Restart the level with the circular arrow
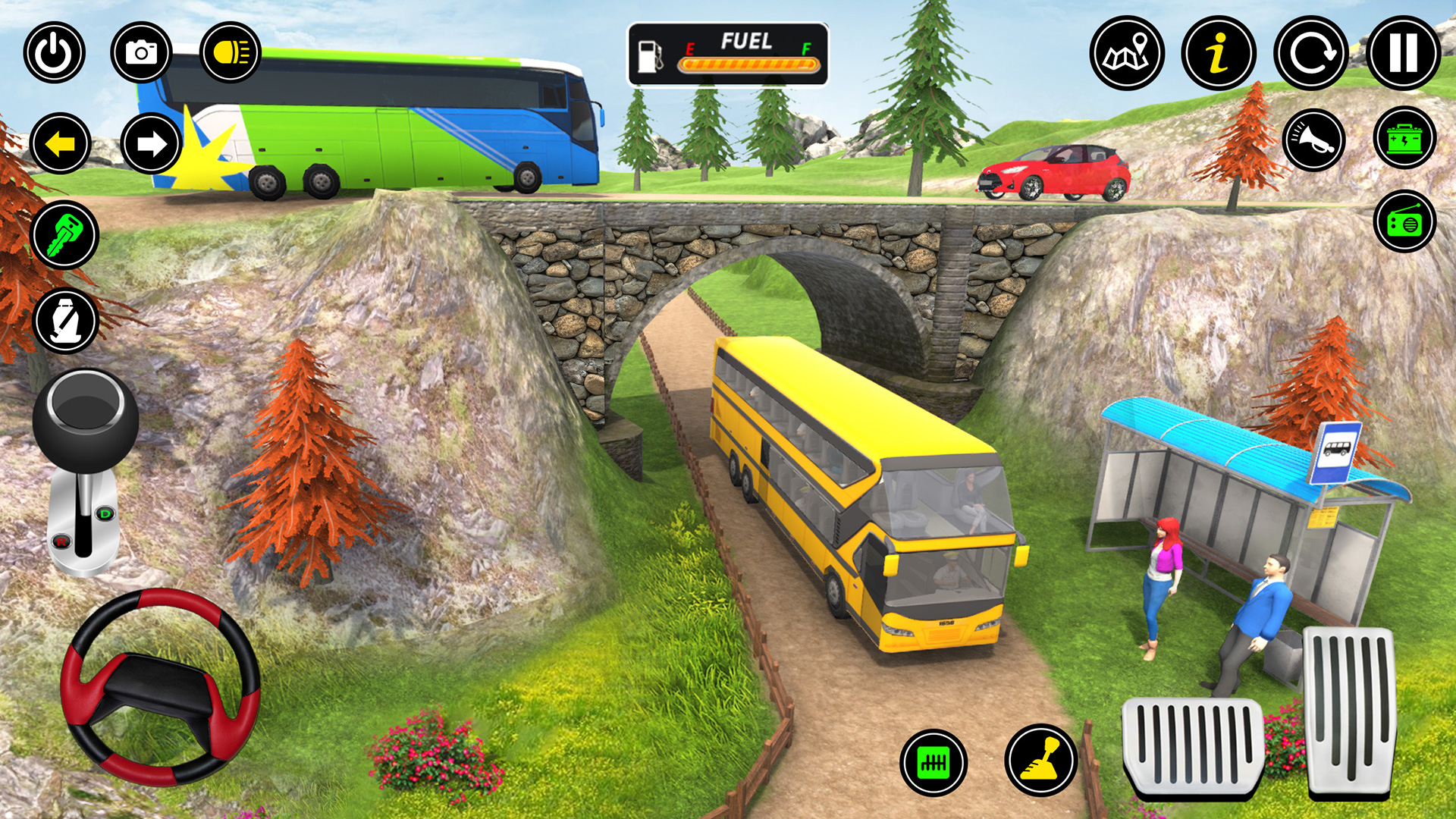Screen dimensions: 1456x819 [x=1311, y=54]
